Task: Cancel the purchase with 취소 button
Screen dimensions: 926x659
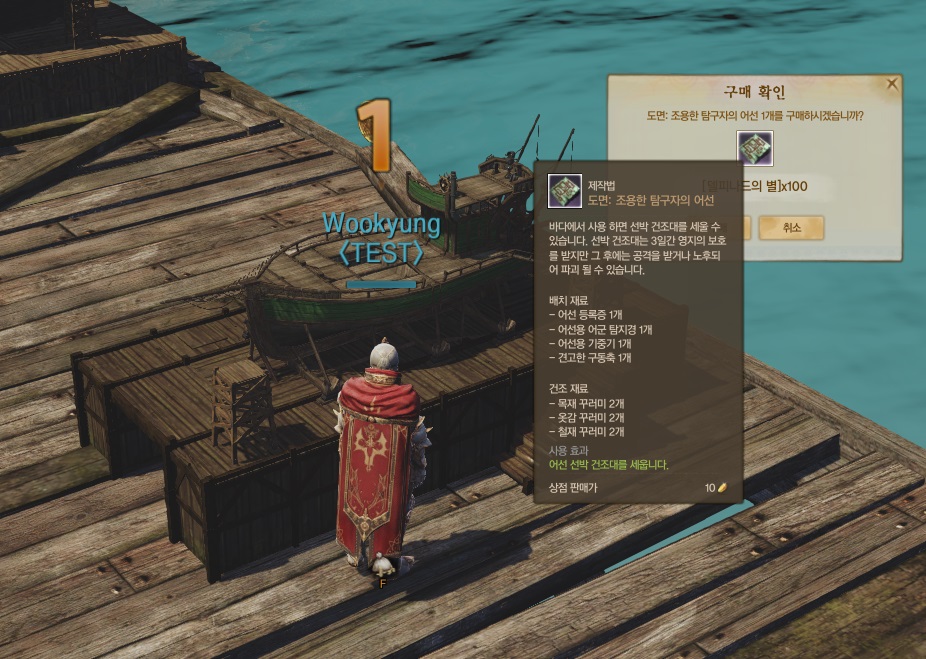Action: (x=791, y=227)
